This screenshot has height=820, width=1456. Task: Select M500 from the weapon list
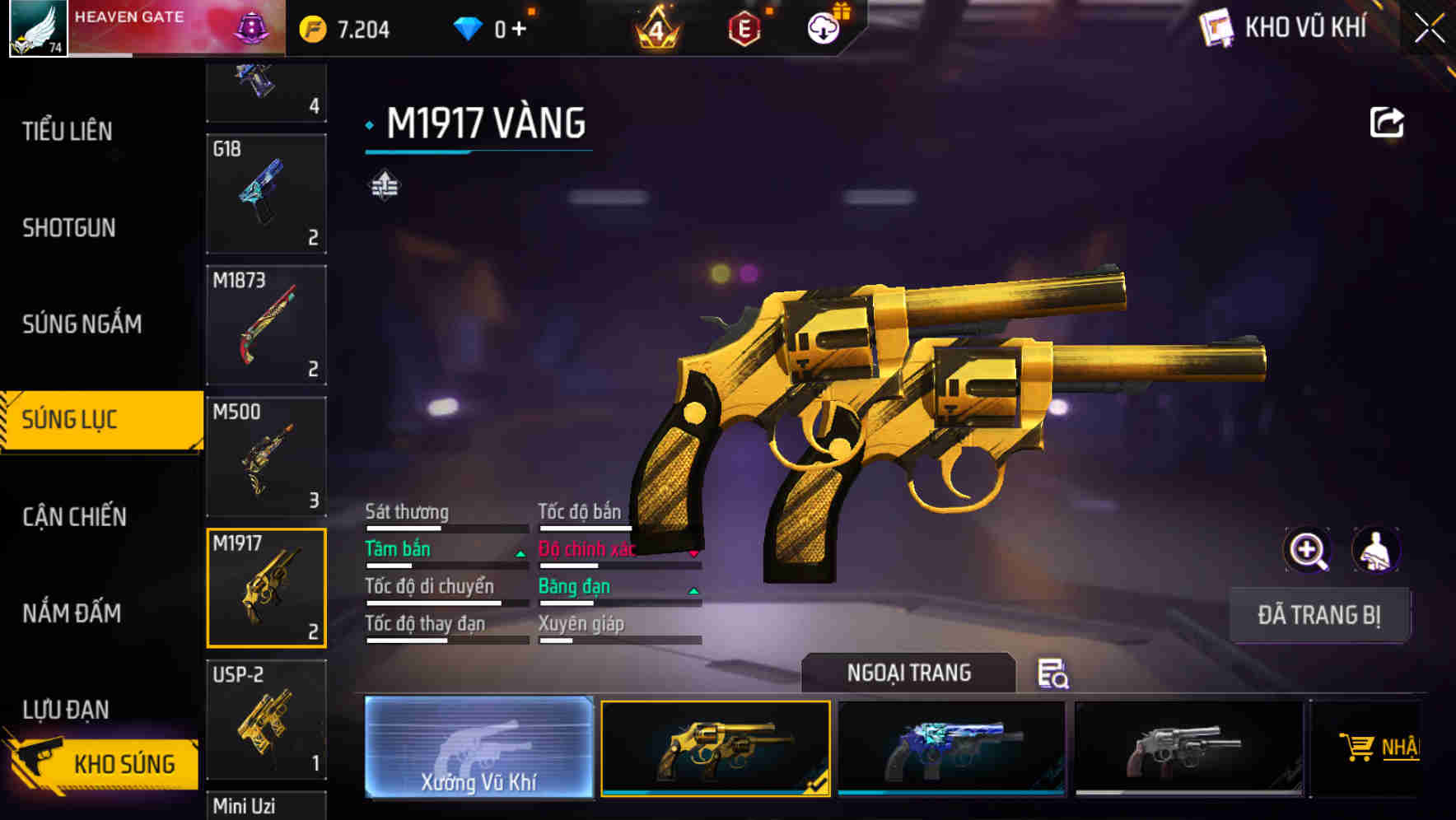point(265,456)
